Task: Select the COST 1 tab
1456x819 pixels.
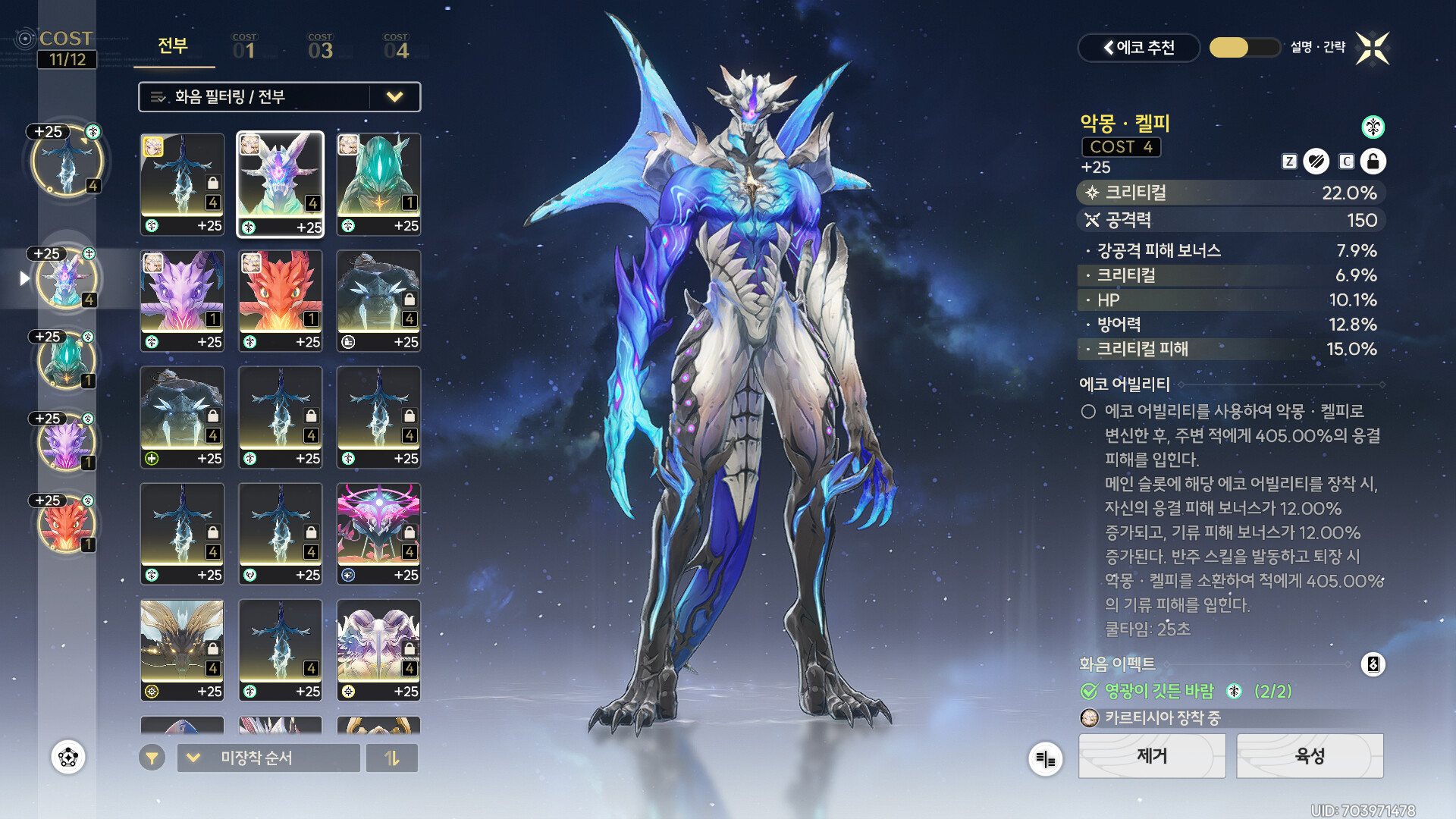Action: [244, 47]
